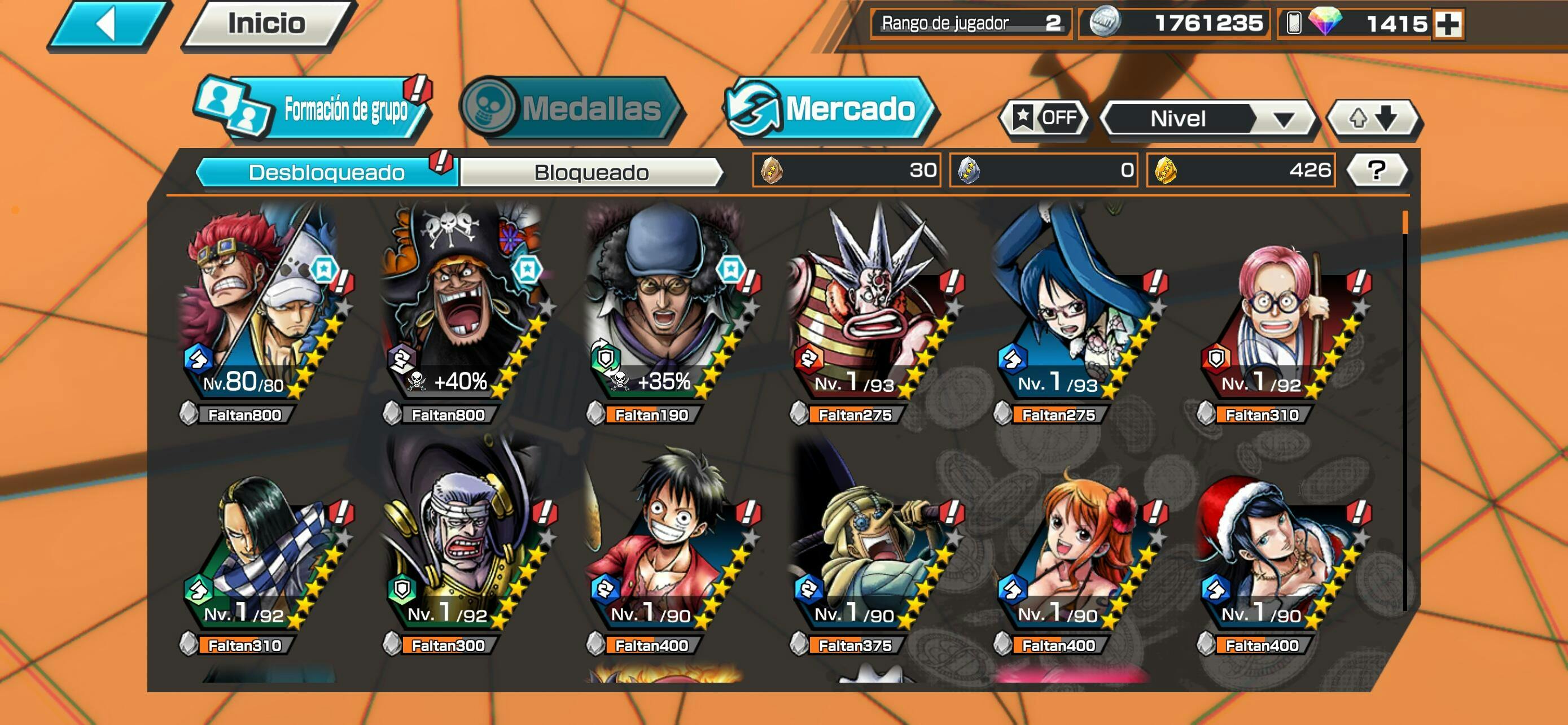Go back with the blue arrow button

108,24
